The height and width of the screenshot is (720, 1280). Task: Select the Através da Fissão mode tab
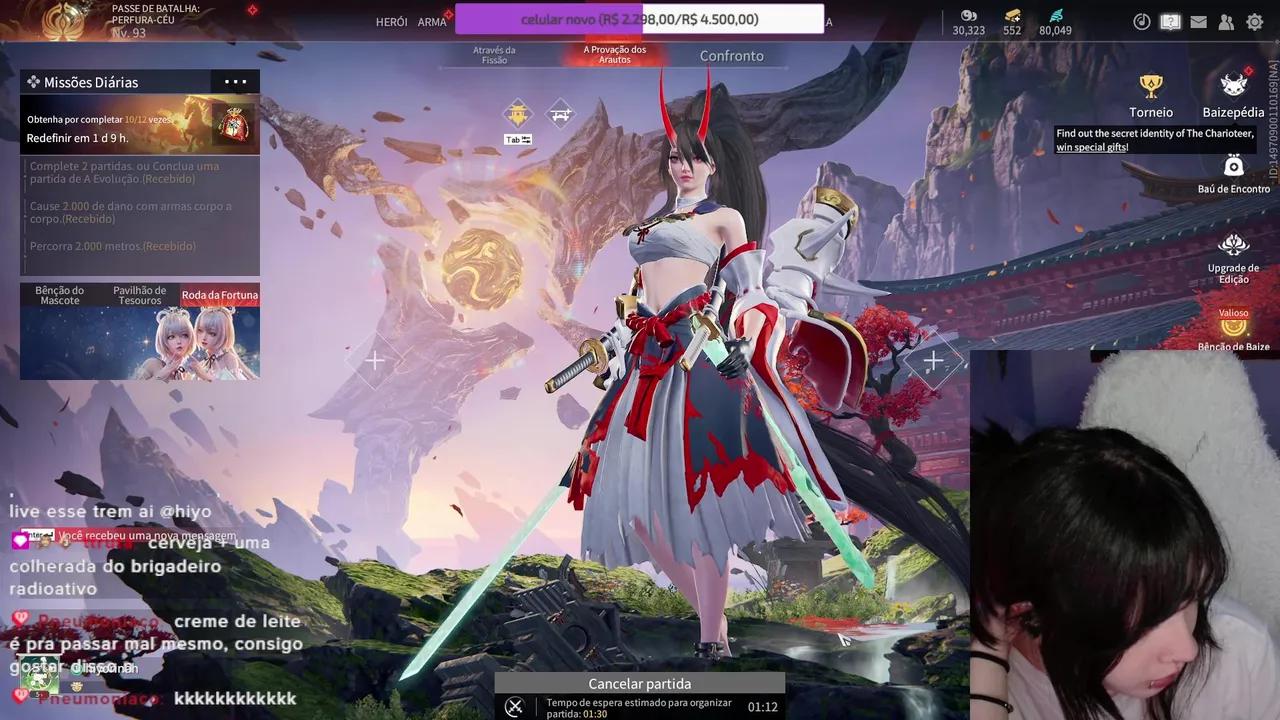point(494,55)
